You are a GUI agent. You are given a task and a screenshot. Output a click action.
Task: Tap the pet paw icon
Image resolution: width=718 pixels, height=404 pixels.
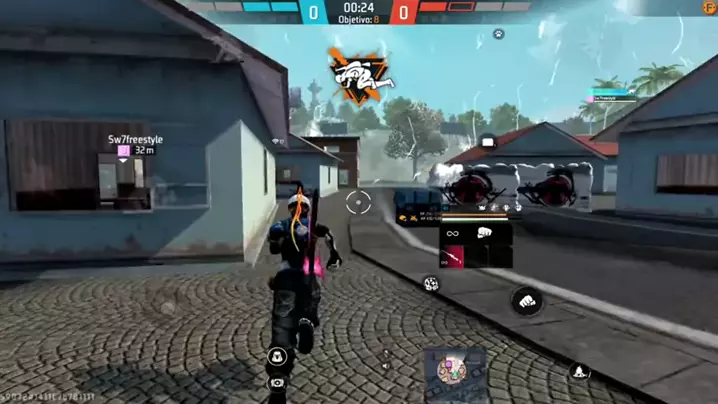pyautogui.click(x=498, y=34)
